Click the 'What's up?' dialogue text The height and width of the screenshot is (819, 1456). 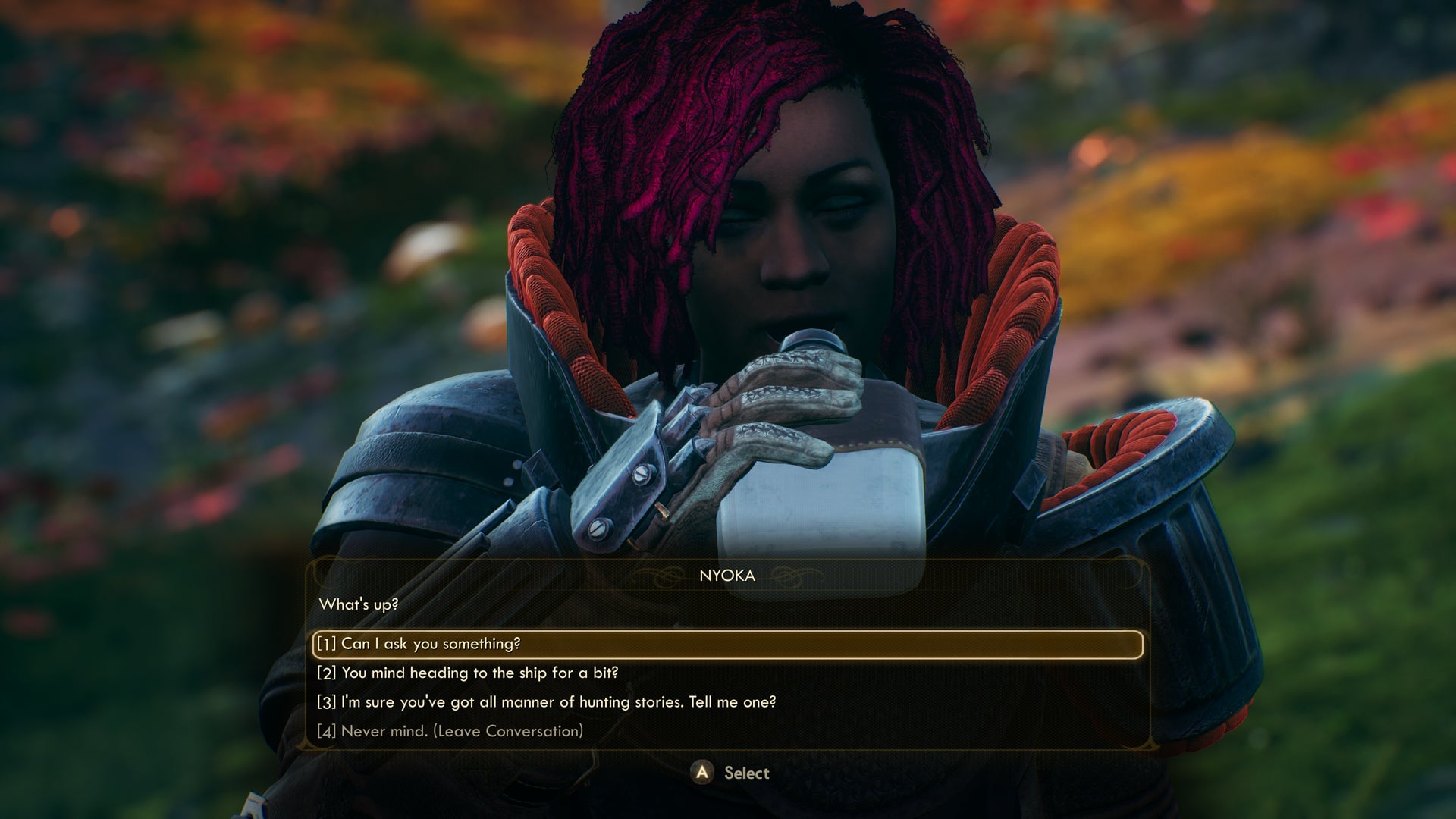[359, 605]
